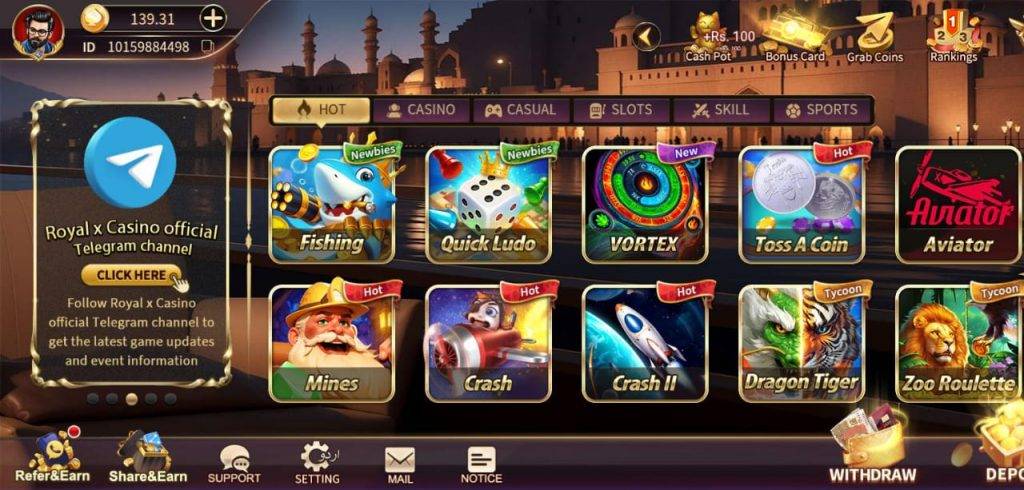Check the MAIL inbox
The height and width of the screenshot is (490, 1024).
pyautogui.click(x=400, y=463)
